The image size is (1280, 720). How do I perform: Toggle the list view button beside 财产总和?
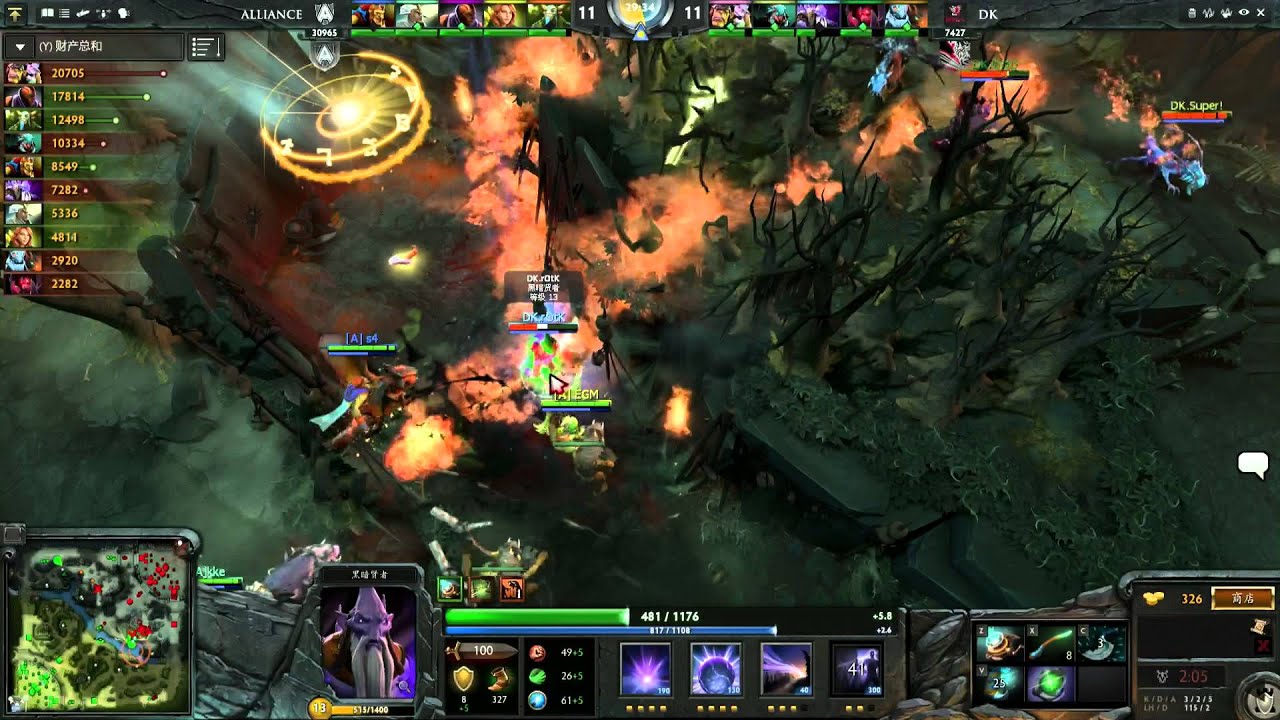point(205,47)
